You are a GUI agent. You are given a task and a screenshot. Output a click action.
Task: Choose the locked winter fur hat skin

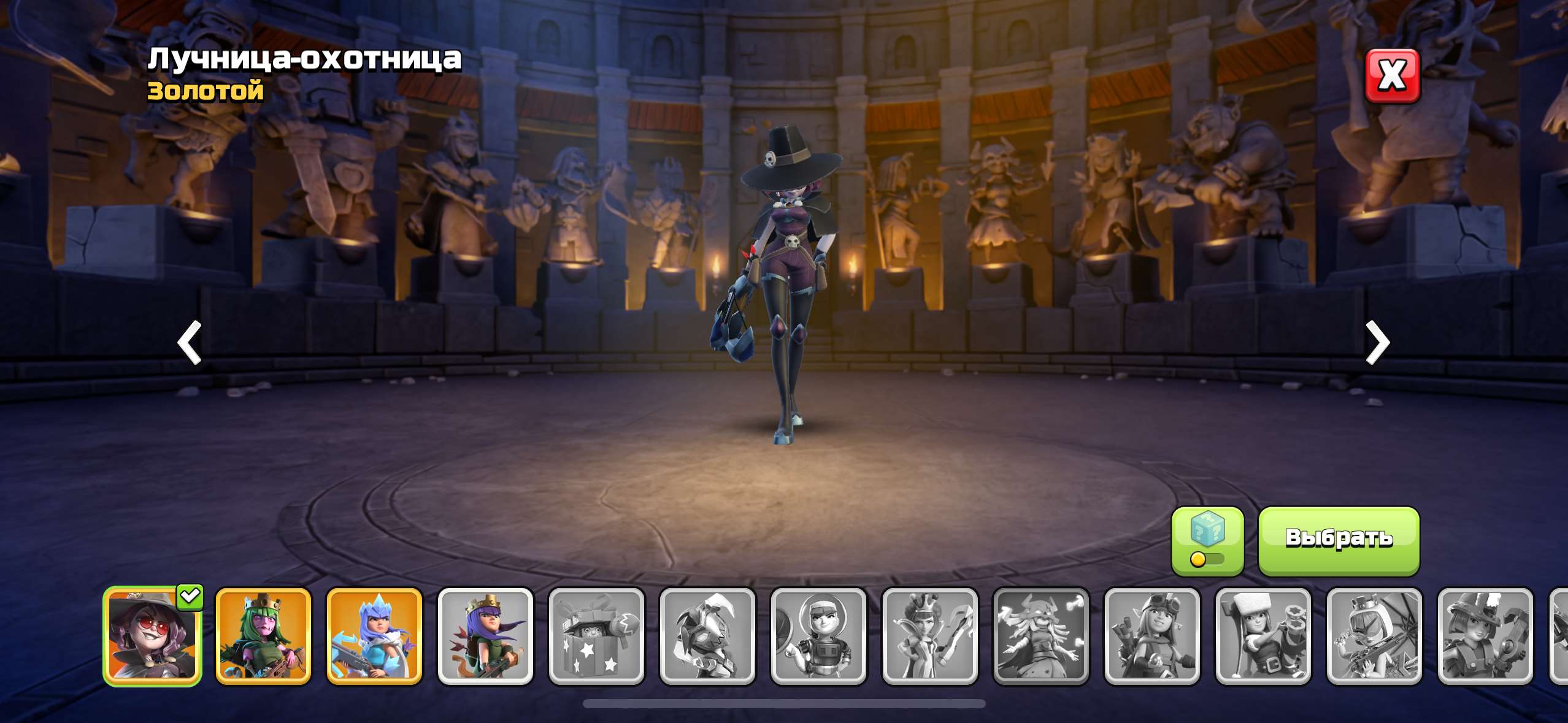click(1262, 636)
